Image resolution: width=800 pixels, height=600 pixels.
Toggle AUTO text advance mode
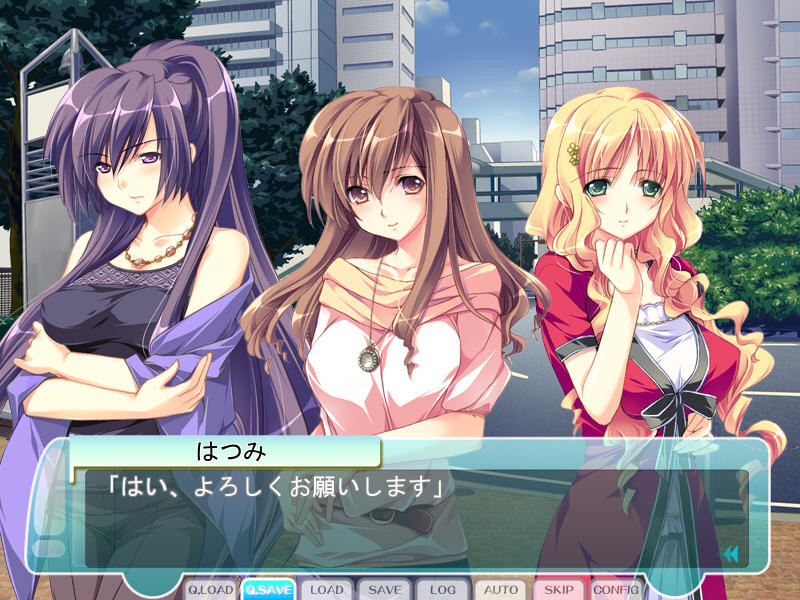pyautogui.click(x=500, y=590)
